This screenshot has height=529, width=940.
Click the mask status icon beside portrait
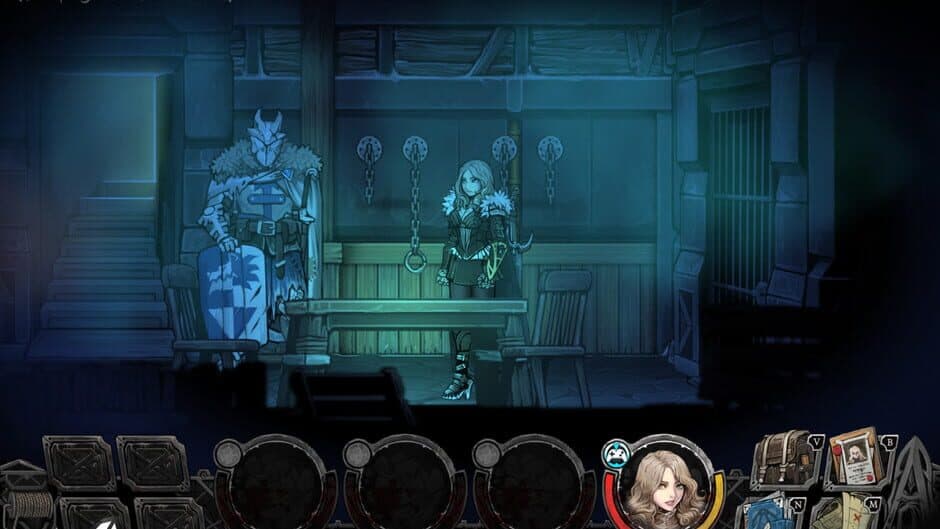tap(613, 453)
